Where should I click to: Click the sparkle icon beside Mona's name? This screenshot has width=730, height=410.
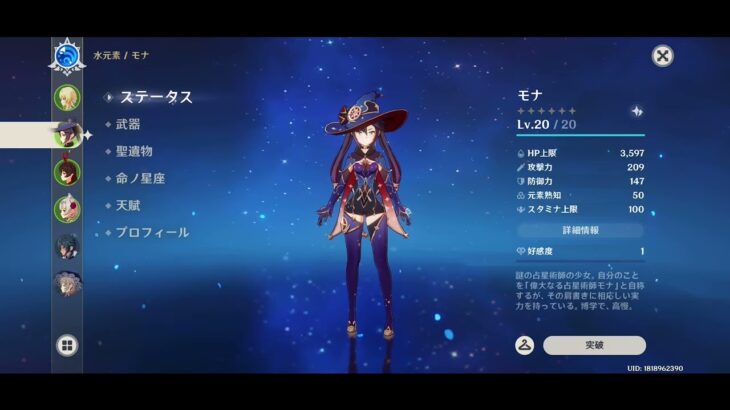tap(637, 111)
